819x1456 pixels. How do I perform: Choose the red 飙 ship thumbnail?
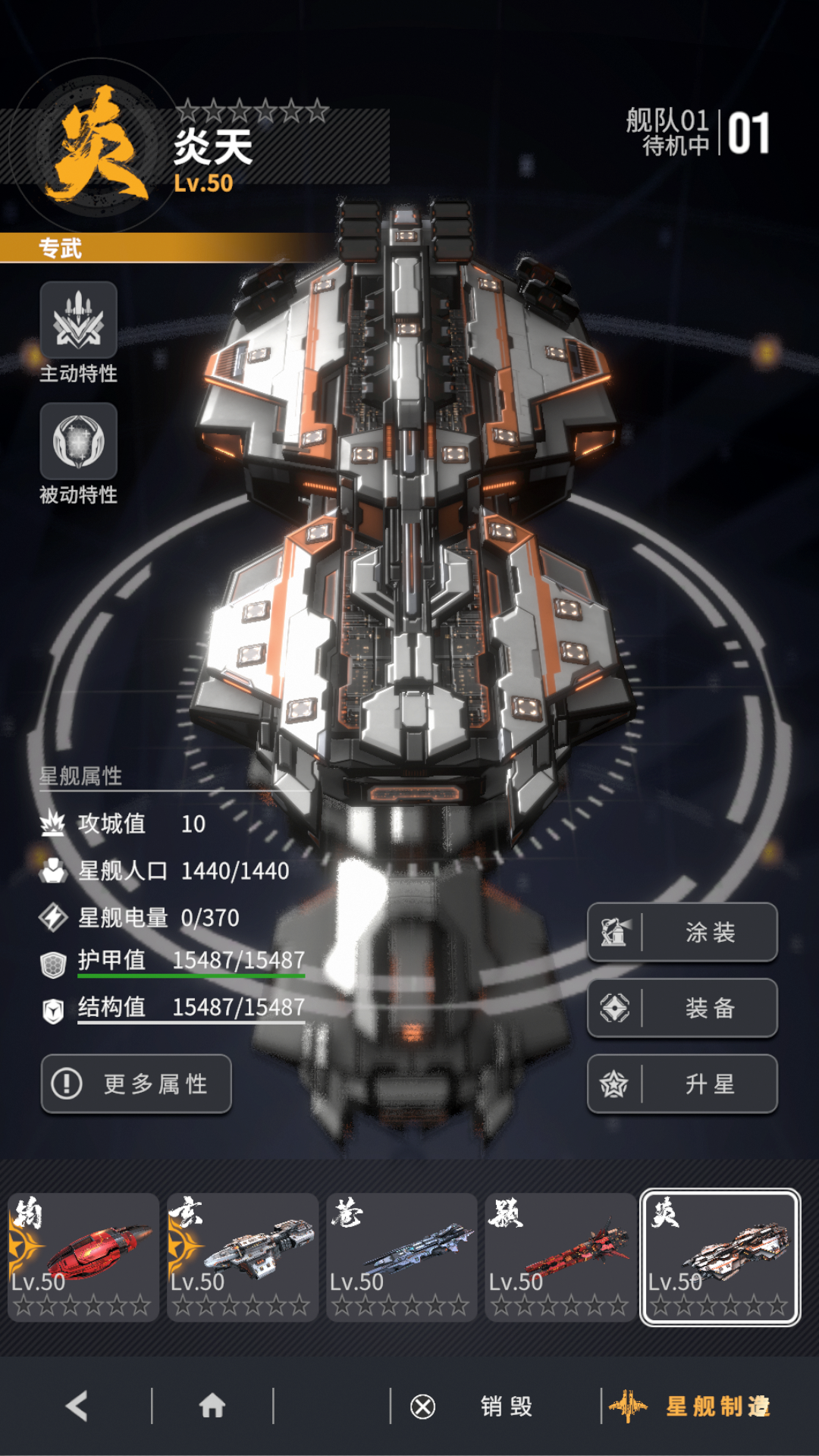coord(561,1257)
